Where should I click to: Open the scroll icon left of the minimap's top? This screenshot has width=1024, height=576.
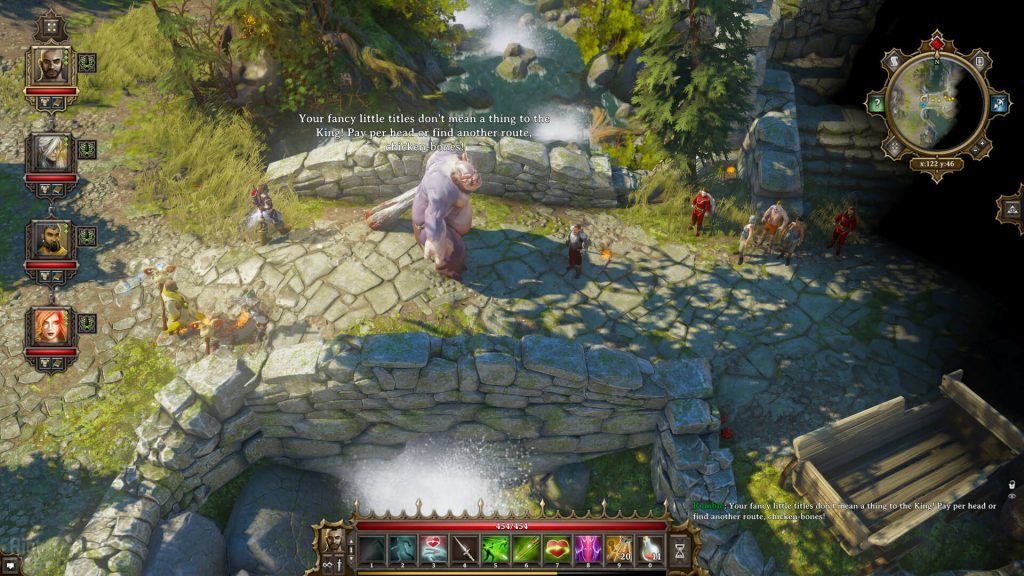[x=894, y=62]
